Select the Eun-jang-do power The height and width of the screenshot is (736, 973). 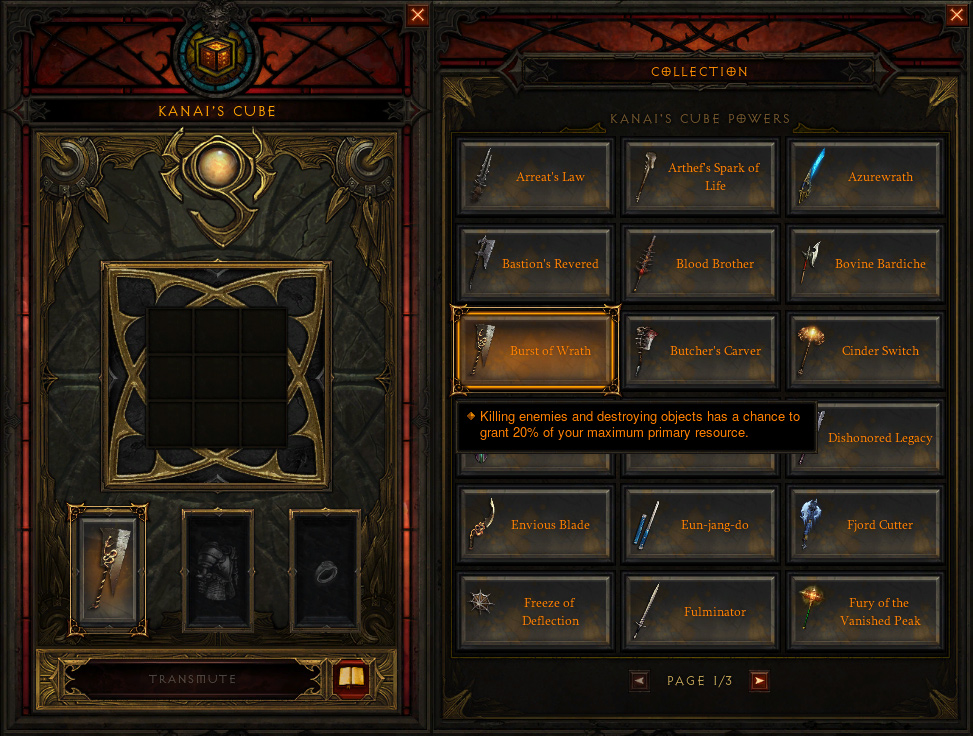700,525
